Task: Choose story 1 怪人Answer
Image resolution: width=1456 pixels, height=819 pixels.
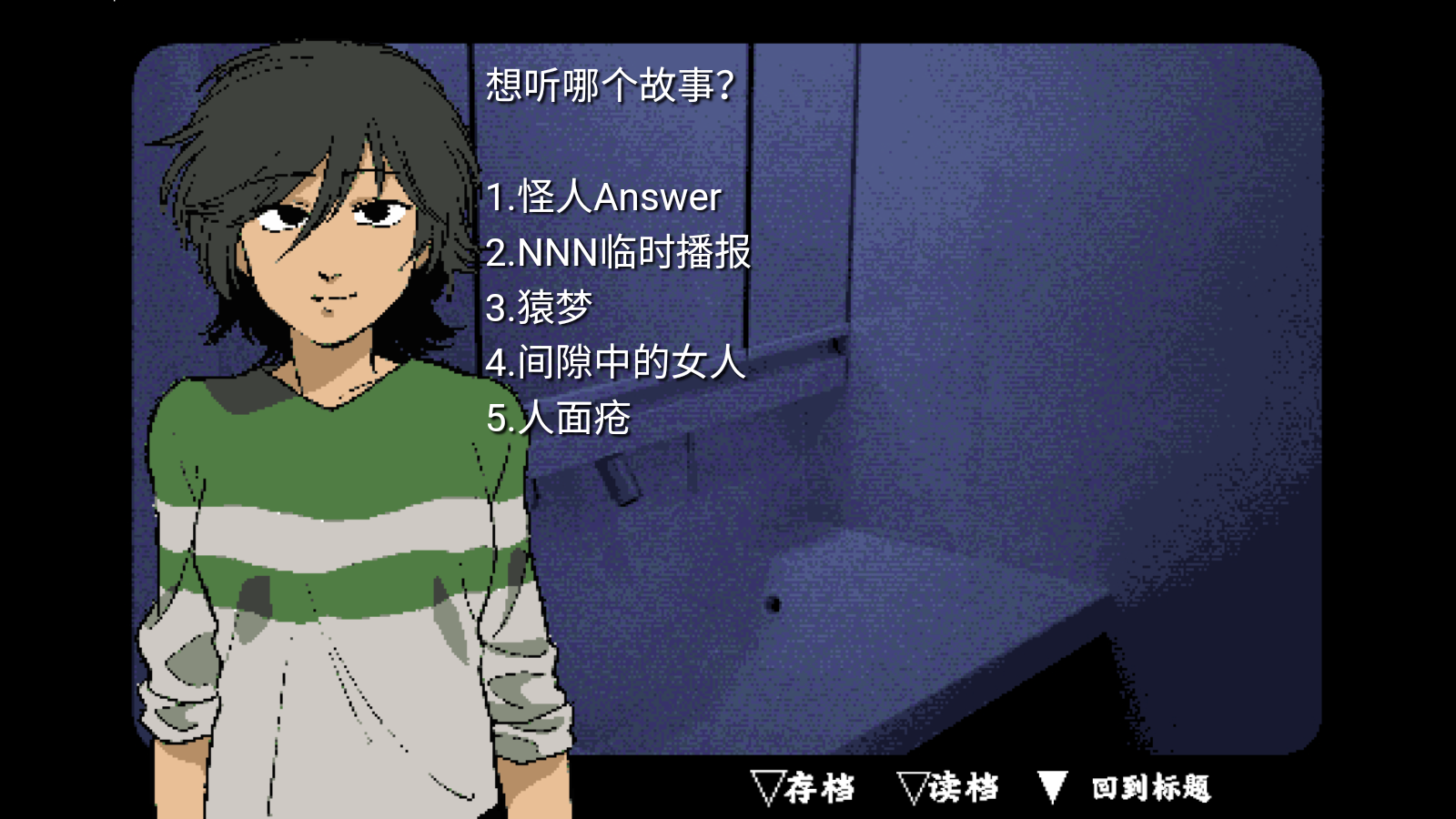Action: coord(603,197)
